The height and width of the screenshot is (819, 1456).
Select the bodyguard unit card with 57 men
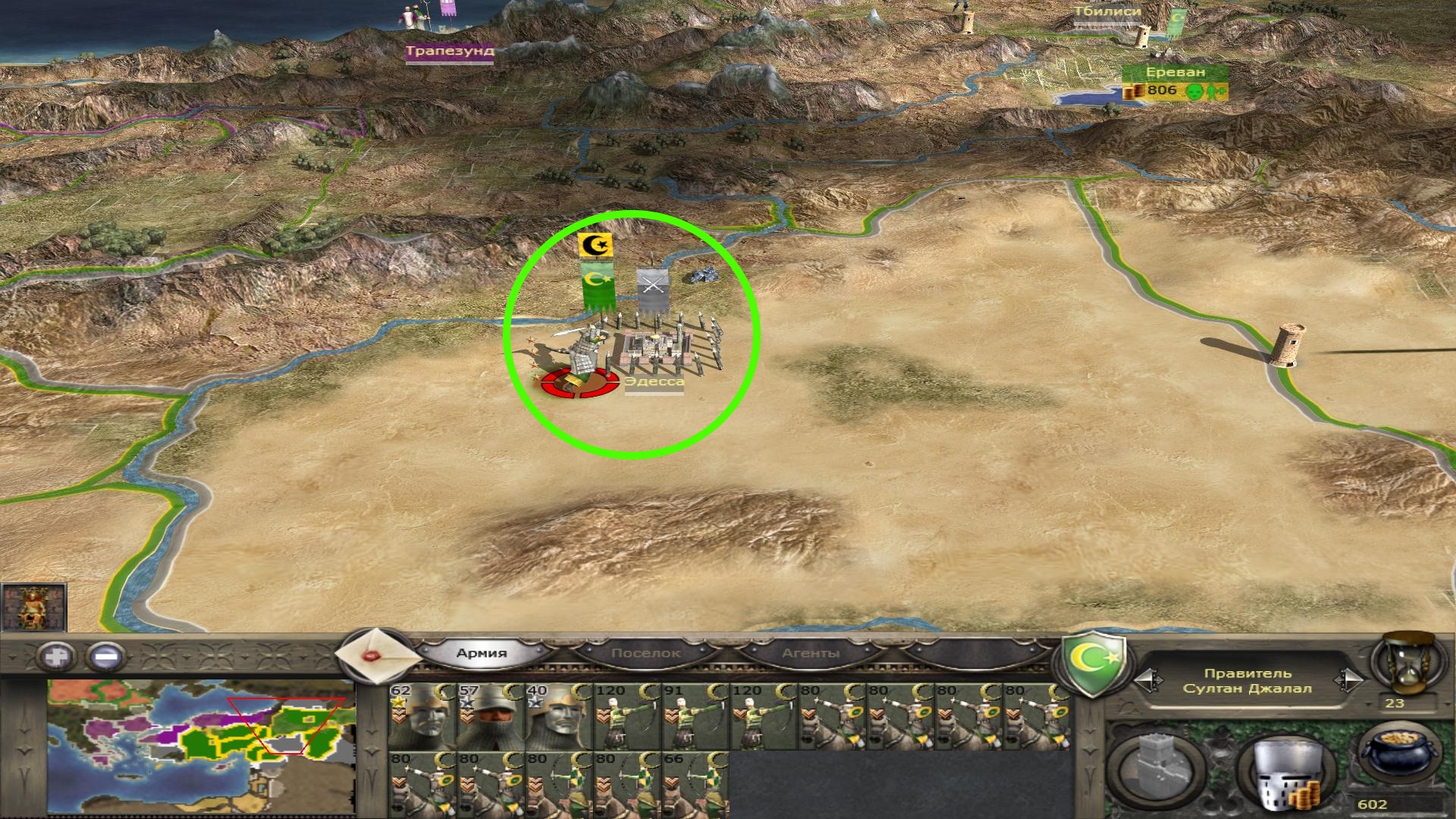(x=490, y=717)
